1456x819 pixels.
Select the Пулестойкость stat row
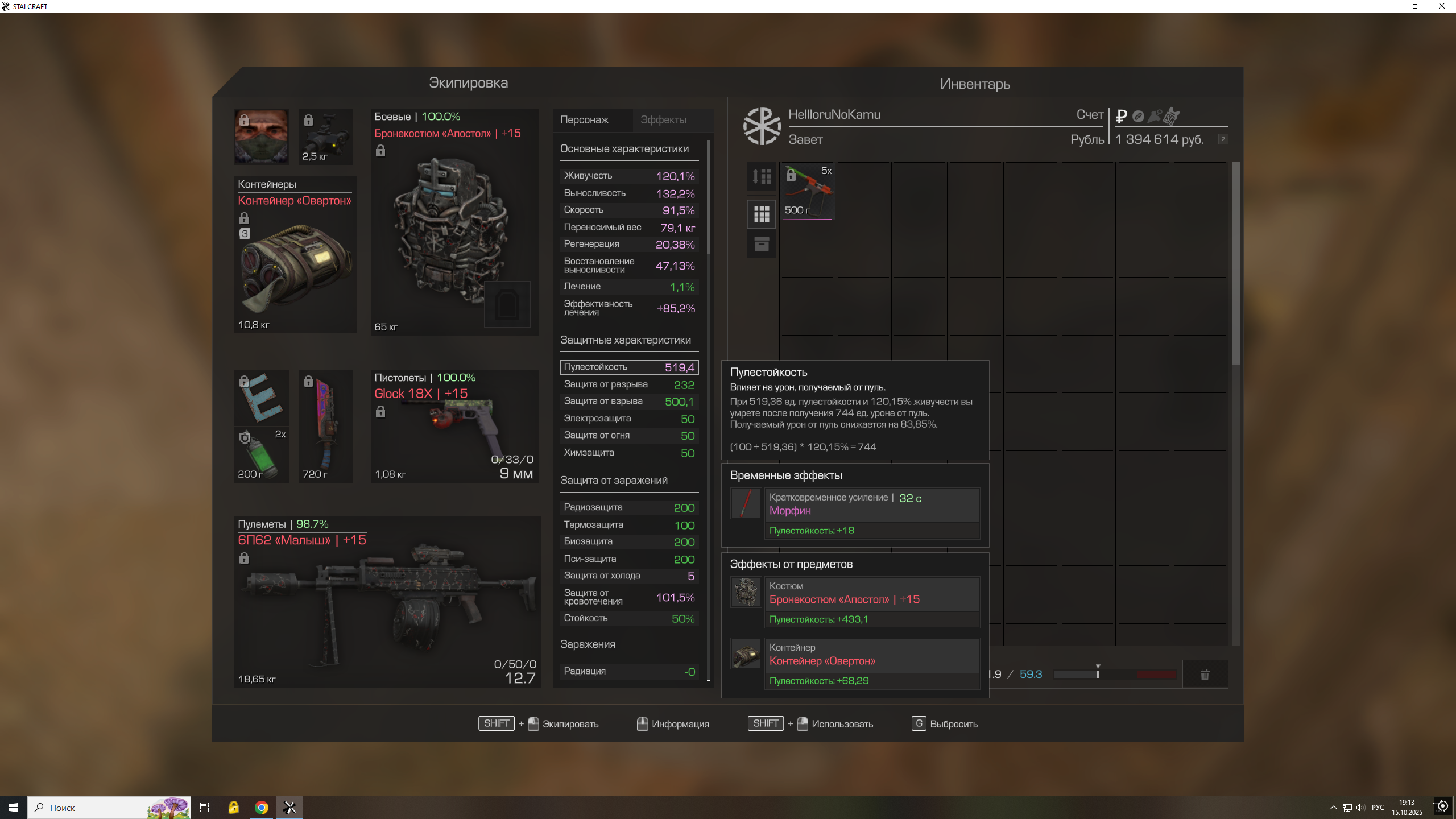629,367
